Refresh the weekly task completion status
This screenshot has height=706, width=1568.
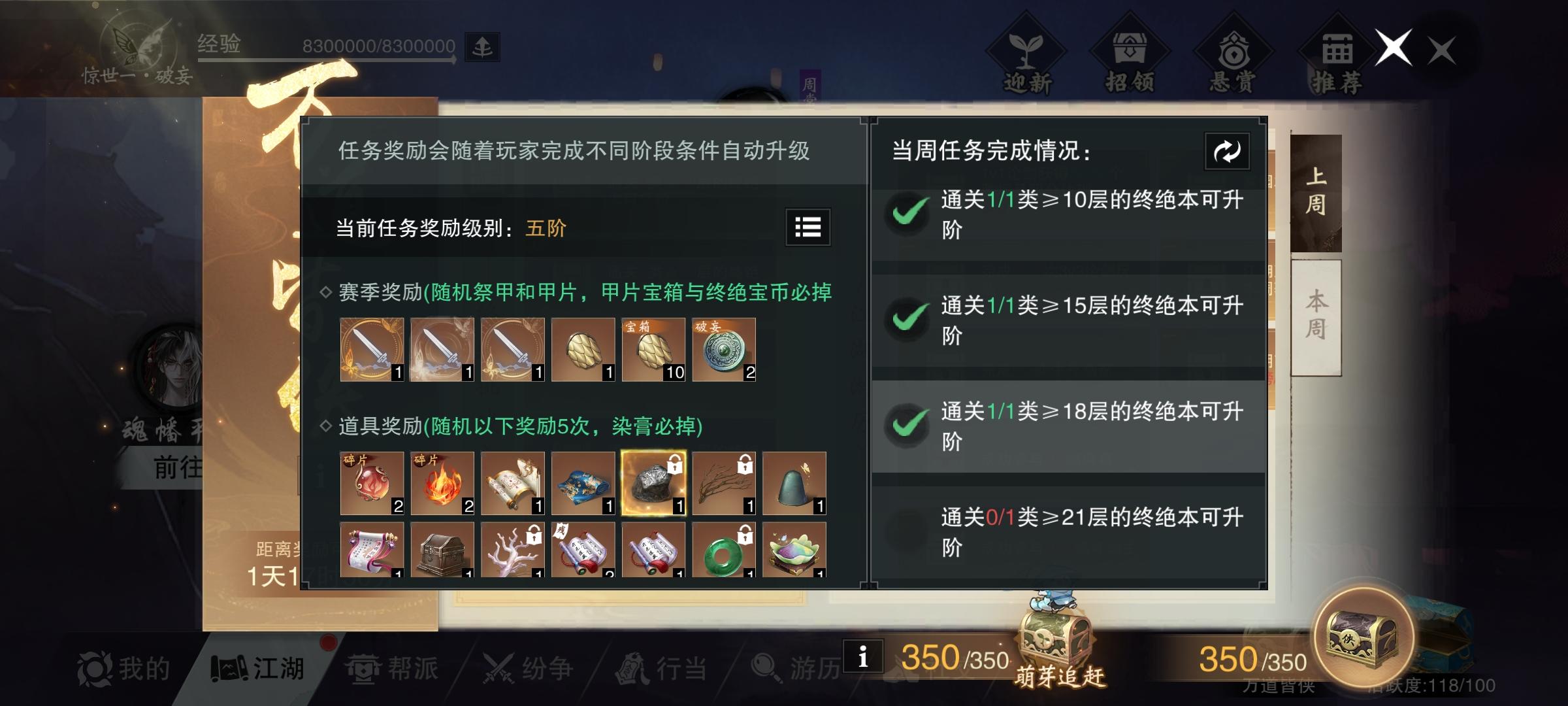click(x=1226, y=152)
